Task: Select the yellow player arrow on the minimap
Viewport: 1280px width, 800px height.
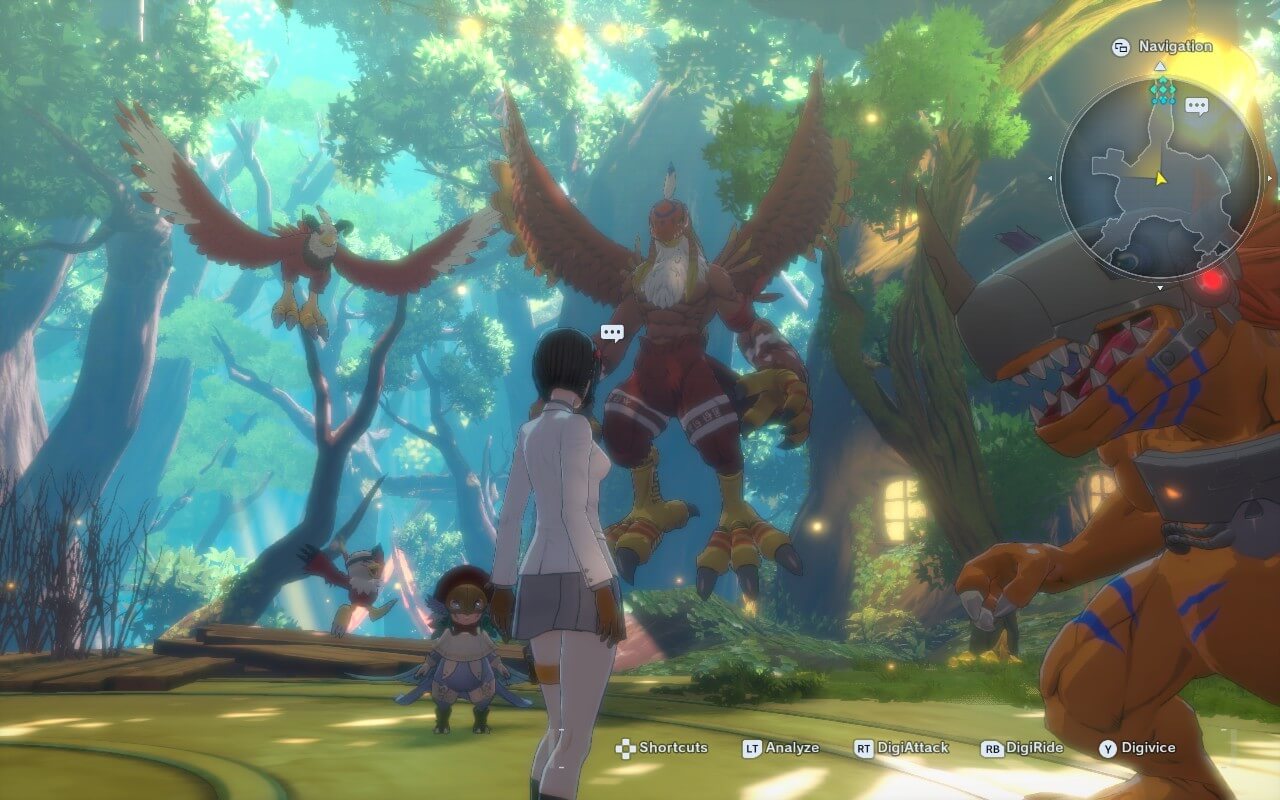Action: [1160, 178]
